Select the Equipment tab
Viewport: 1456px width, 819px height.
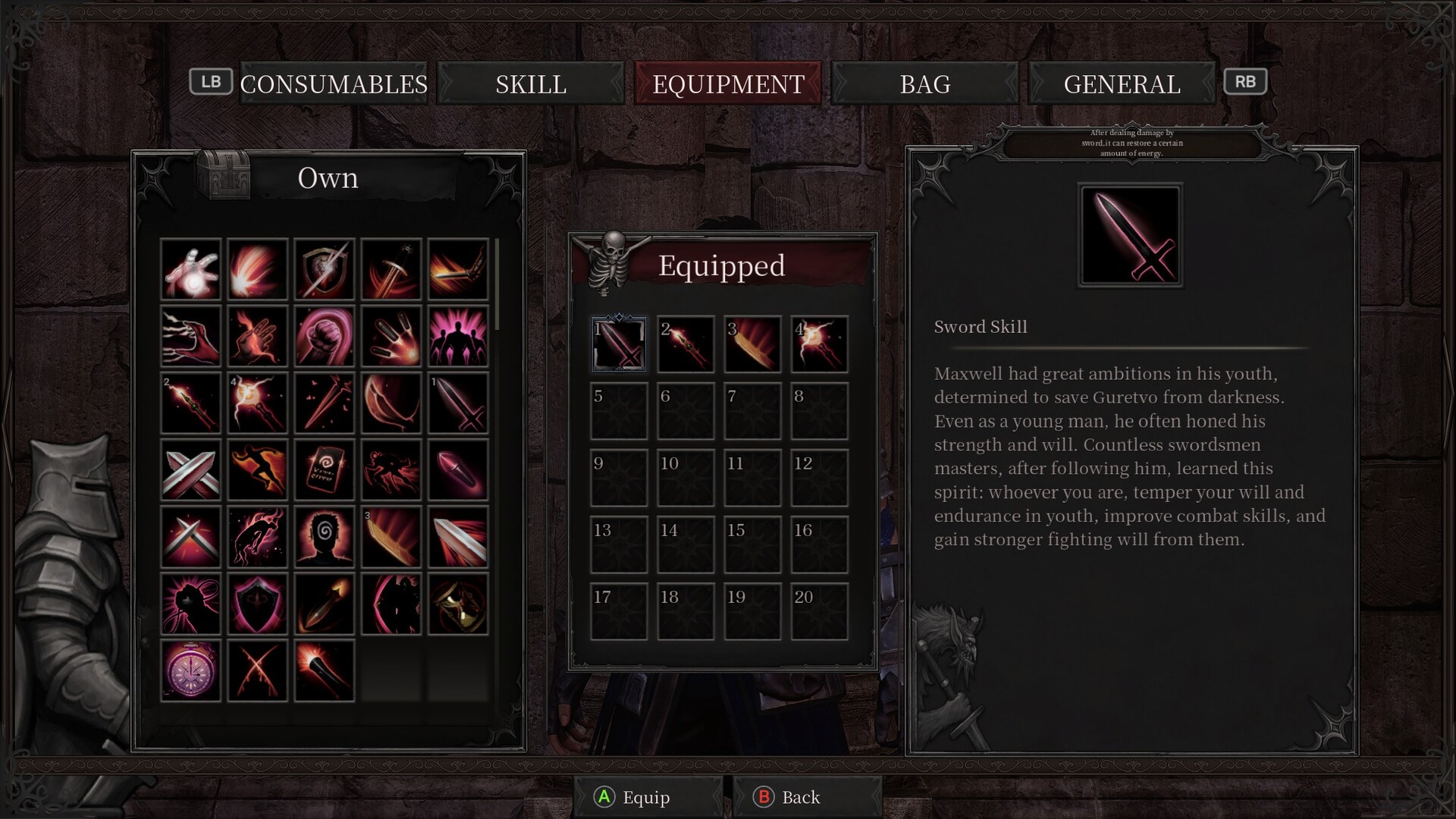tap(728, 83)
